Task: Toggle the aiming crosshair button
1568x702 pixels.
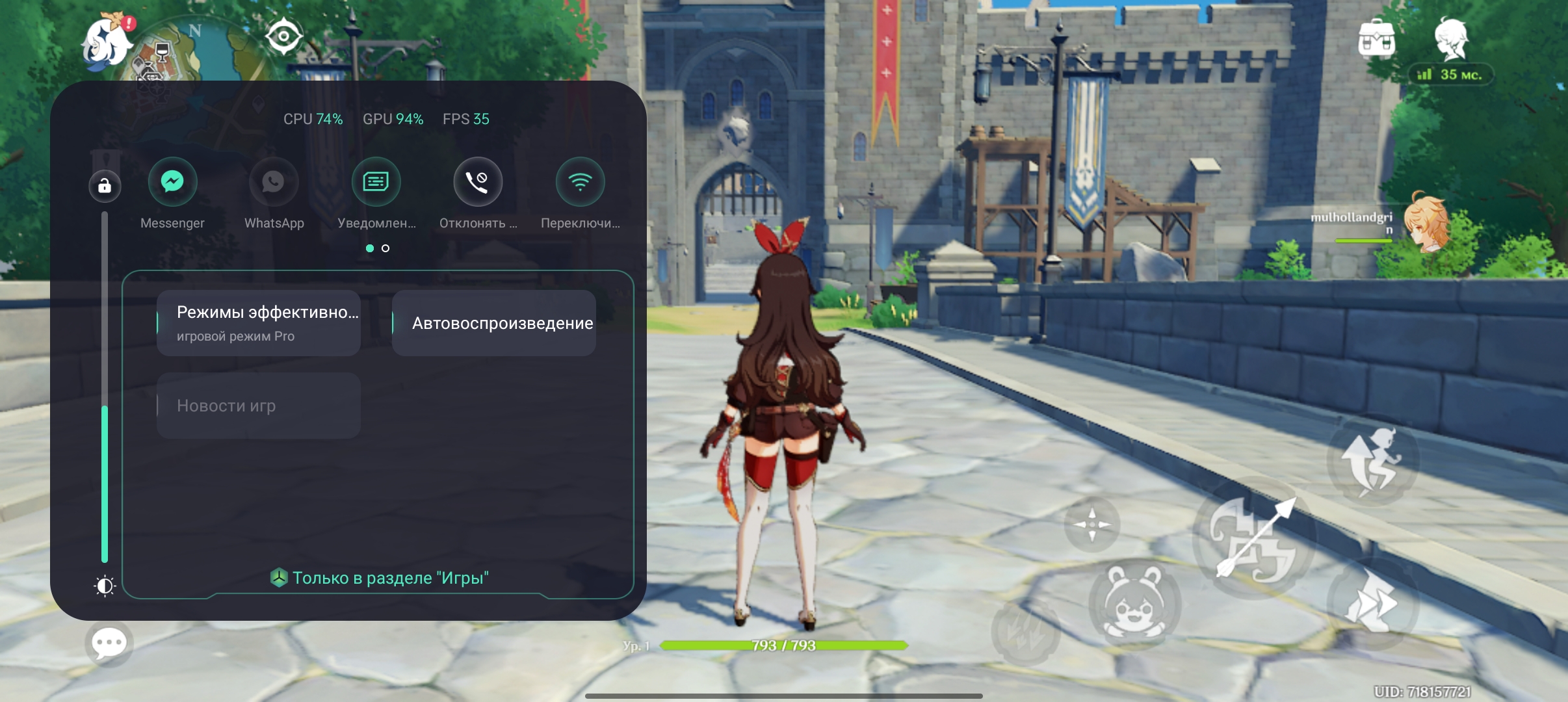Action: 1091,524
